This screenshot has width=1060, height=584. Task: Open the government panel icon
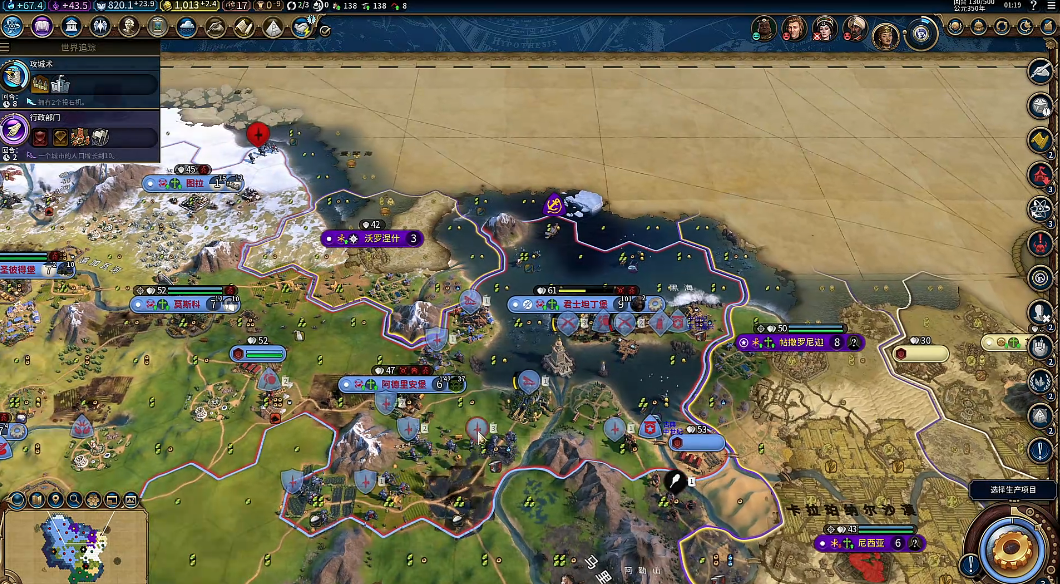[x=71, y=27]
